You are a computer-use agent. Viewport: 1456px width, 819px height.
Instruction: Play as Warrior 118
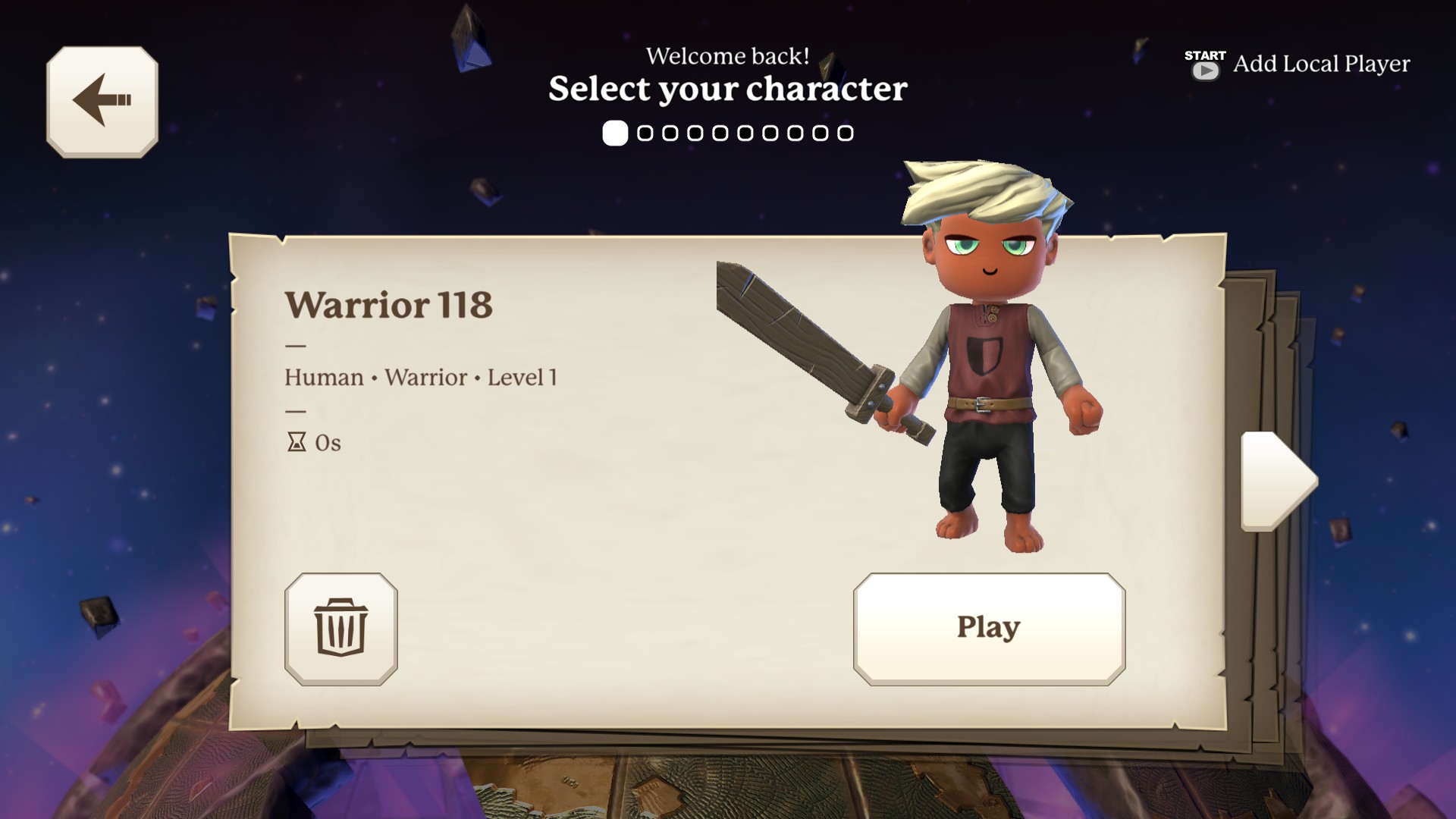pyautogui.click(x=988, y=629)
